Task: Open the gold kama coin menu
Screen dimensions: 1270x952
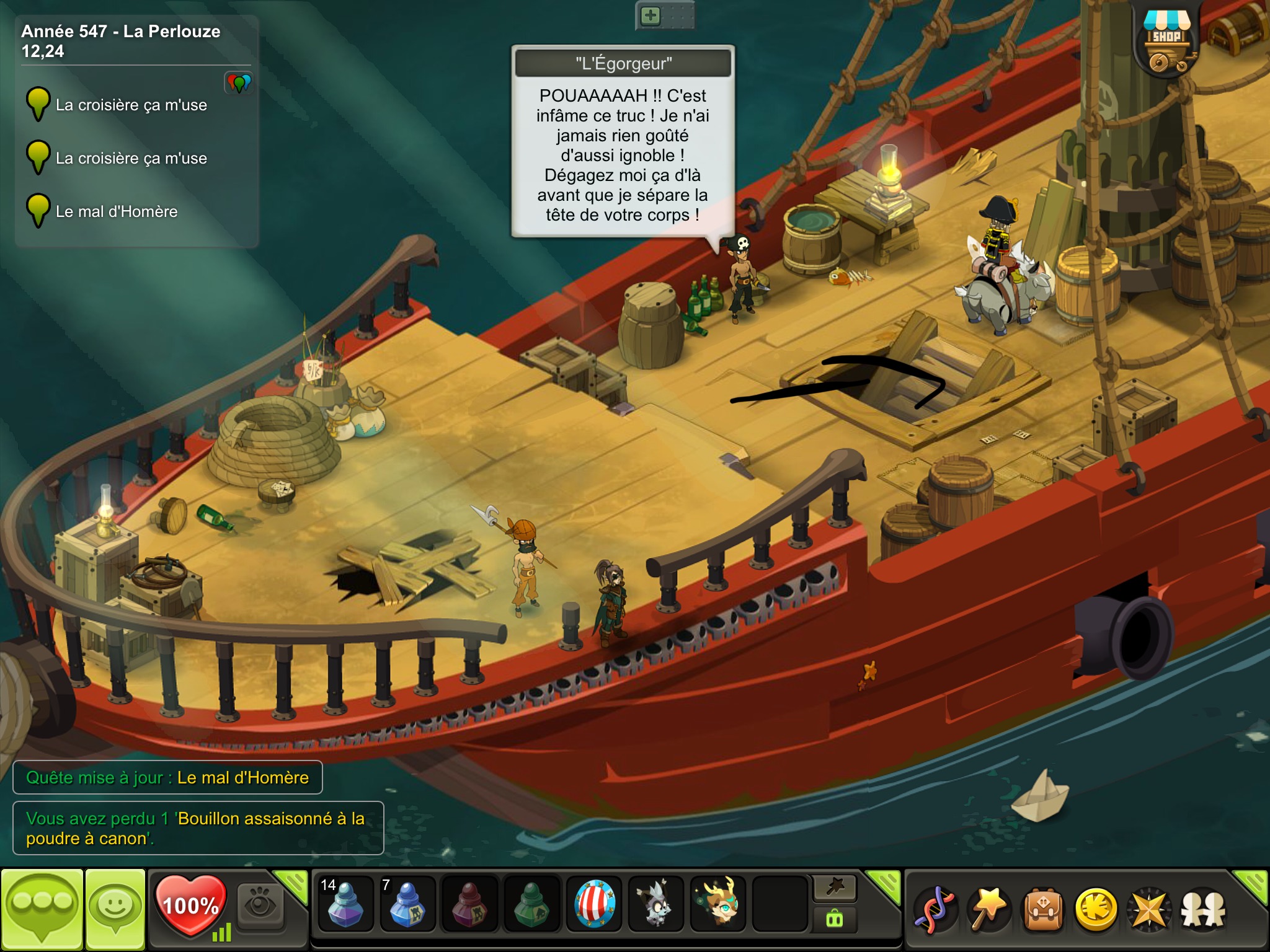Action: (1096, 910)
